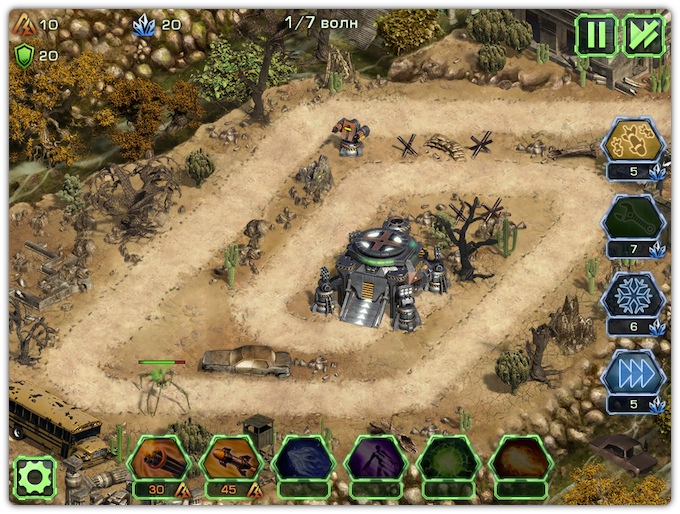Viewport: 680px width, 514px height.
Task: Activate the triple-arrow ability costing 5 crystals
Action: pyautogui.click(x=633, y=373)
